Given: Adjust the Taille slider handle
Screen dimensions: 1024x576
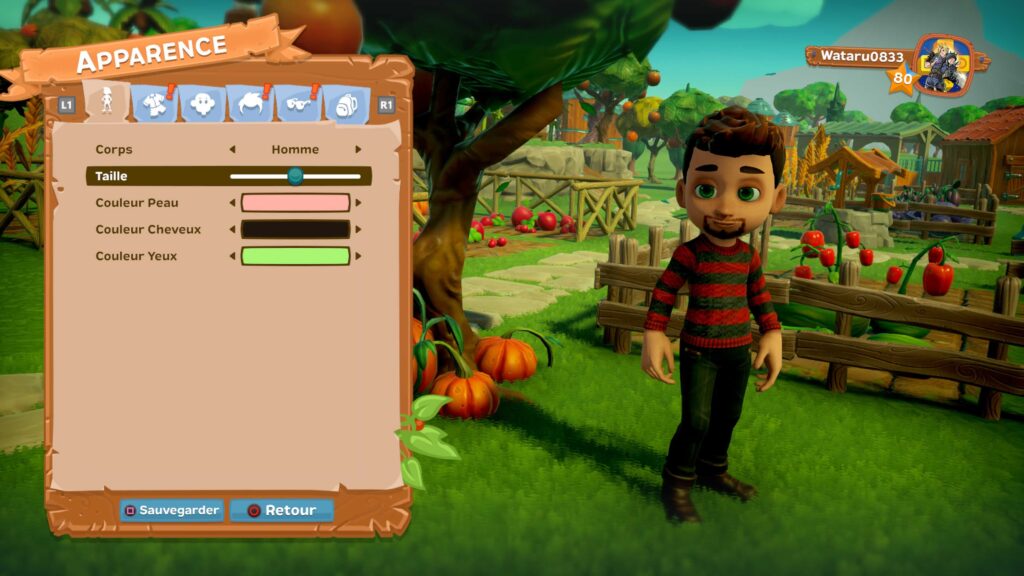Looking at the screenshot, I should coord(295,176).
